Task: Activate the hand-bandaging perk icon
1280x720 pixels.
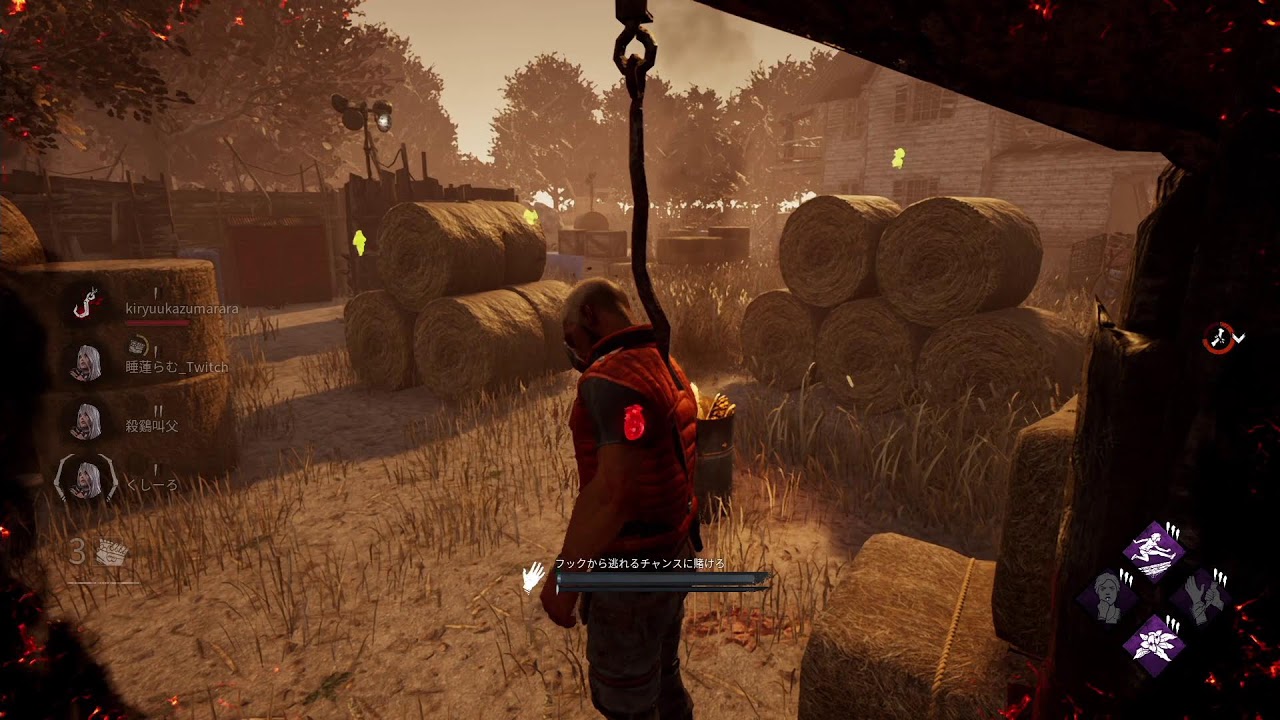Action: coord(1200,596)
